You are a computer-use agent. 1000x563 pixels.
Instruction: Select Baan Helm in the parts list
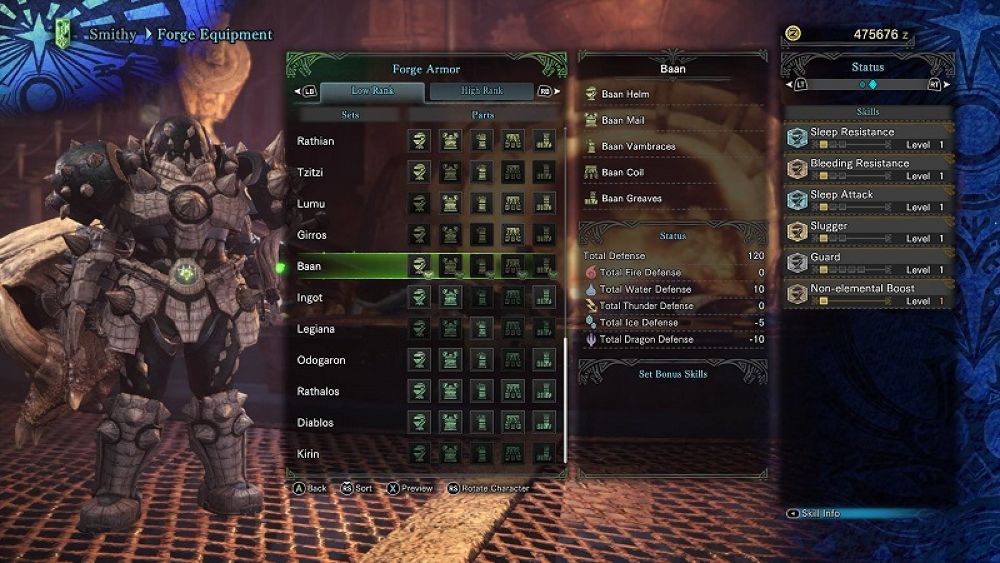click(x=625, y=95)
